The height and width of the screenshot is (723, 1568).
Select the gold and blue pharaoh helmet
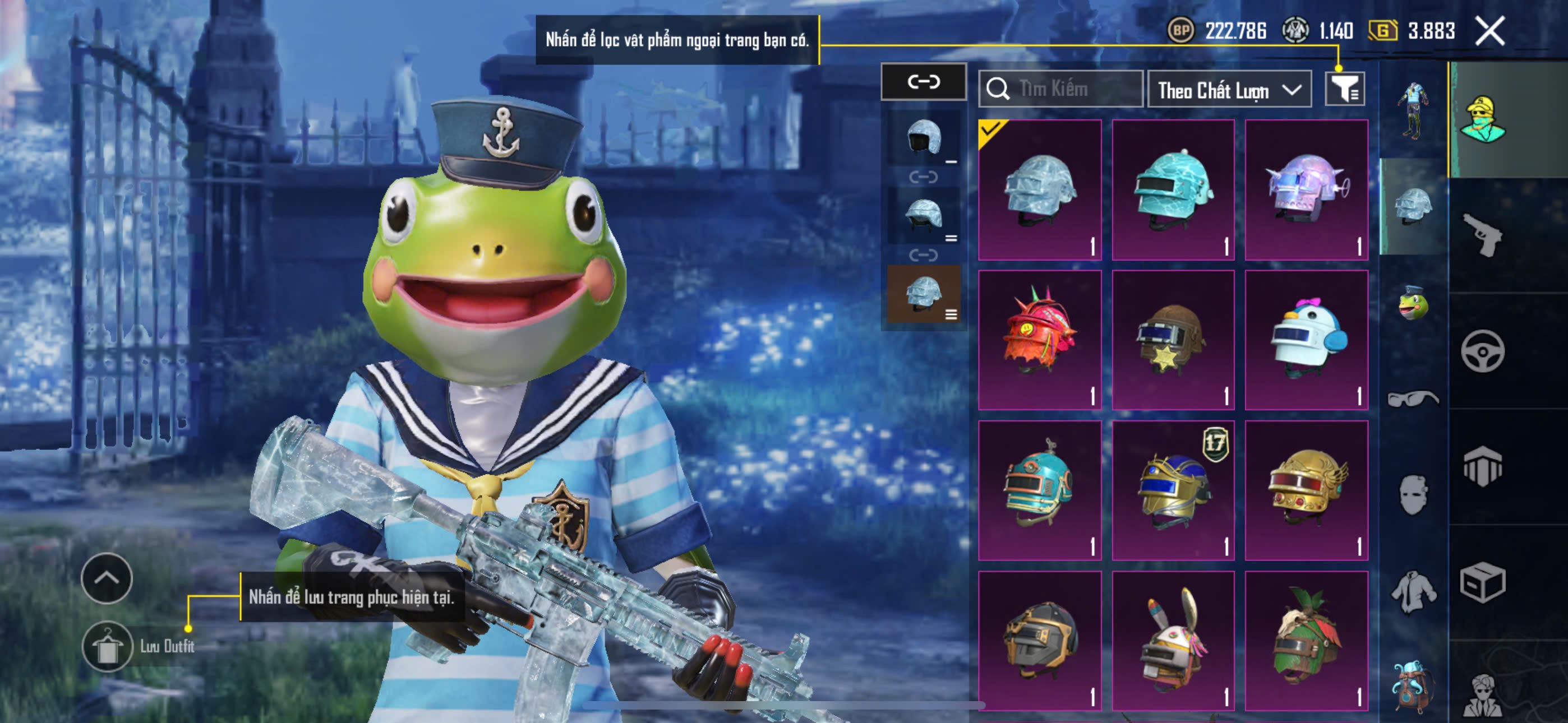coord(1173,490)
